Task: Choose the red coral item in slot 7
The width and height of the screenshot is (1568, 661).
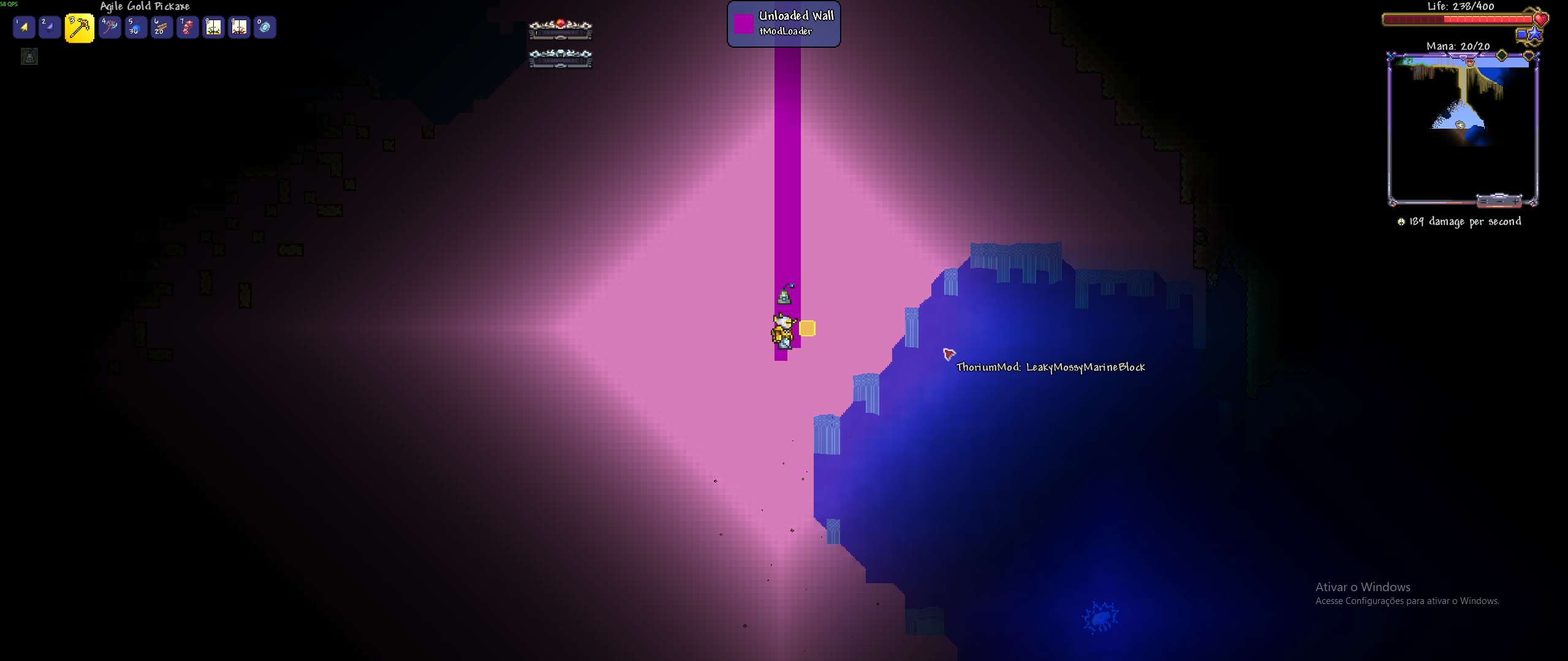Action: tap(187, 27)
